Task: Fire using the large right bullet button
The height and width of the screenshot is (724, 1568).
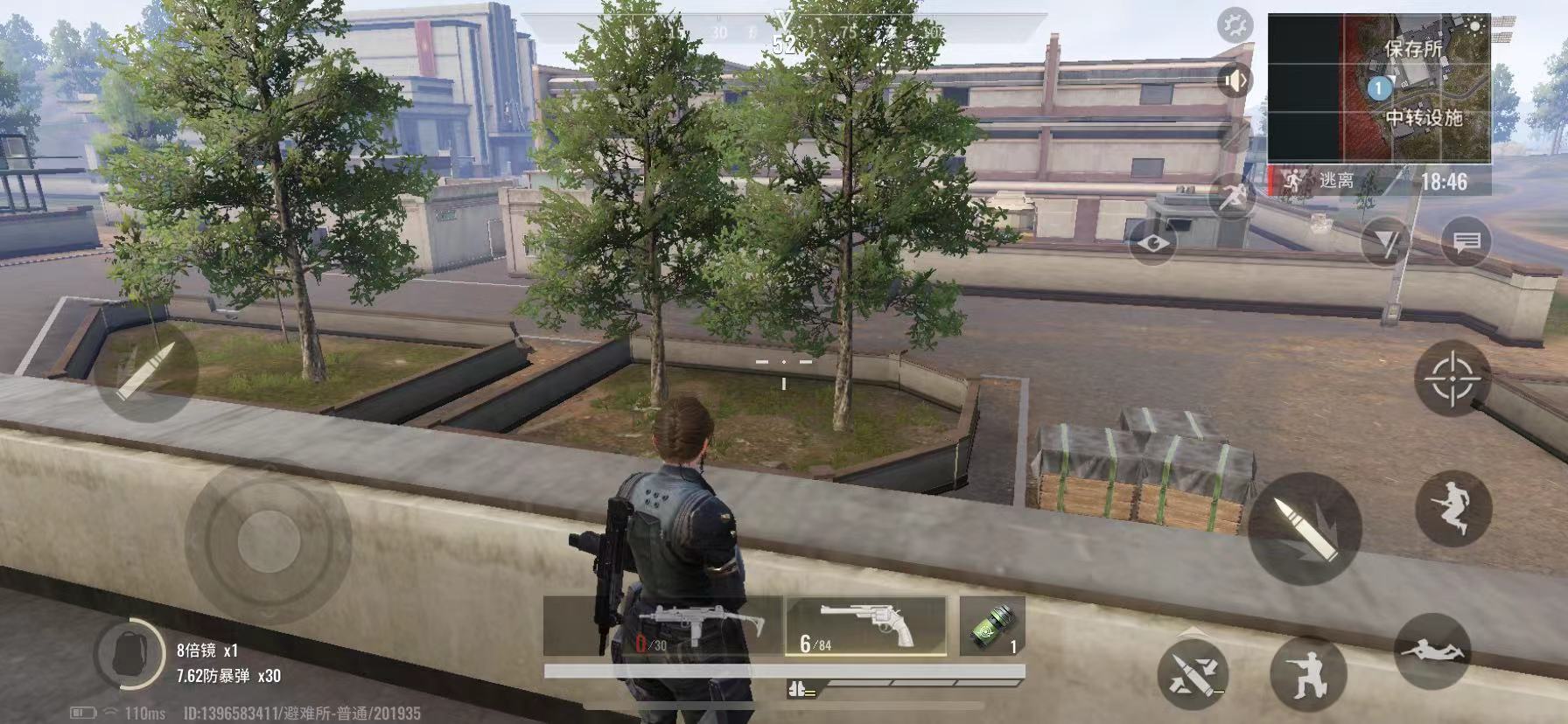Action: coord(1304,529)
